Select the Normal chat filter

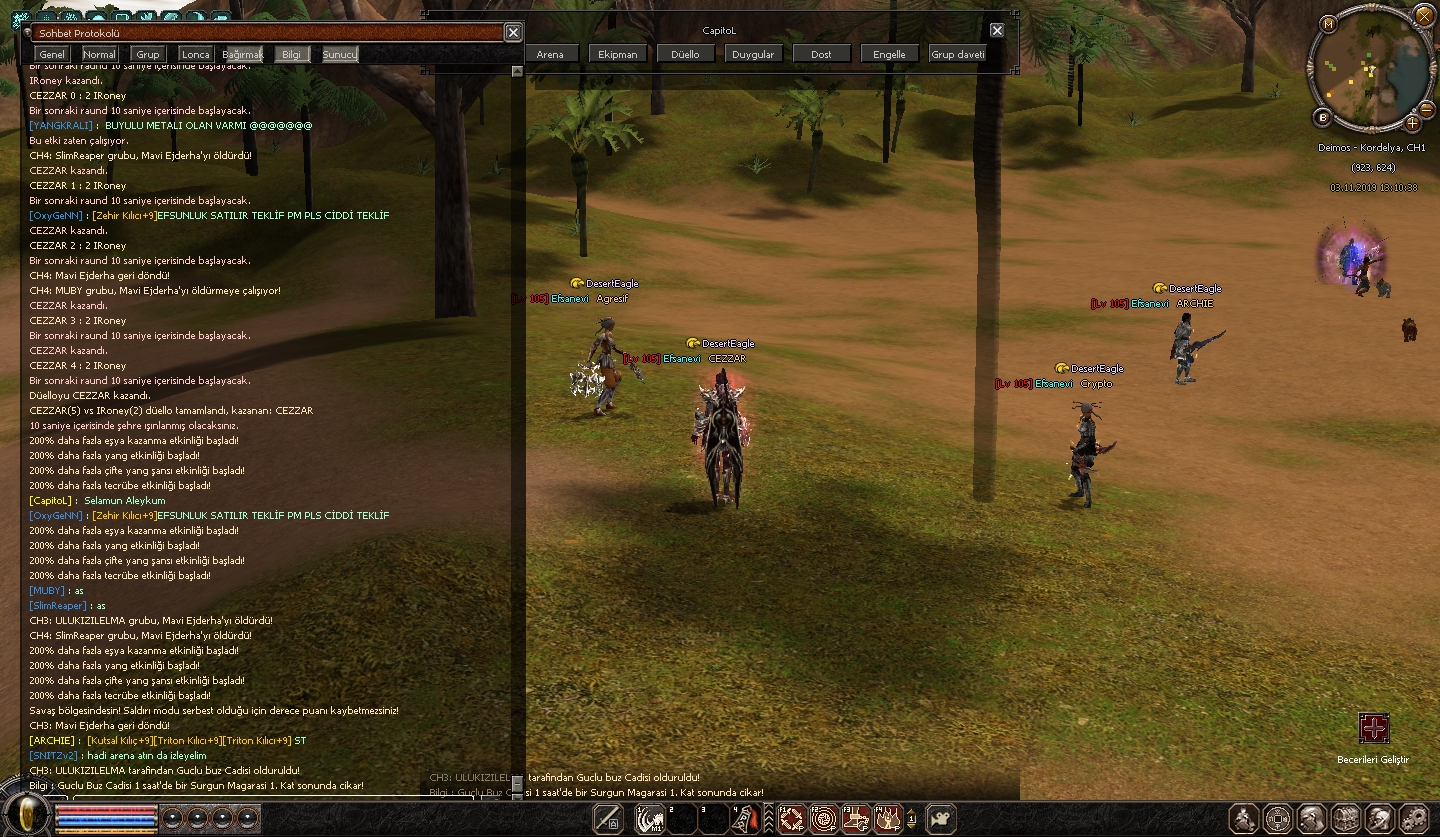click(x=99, y=54)
